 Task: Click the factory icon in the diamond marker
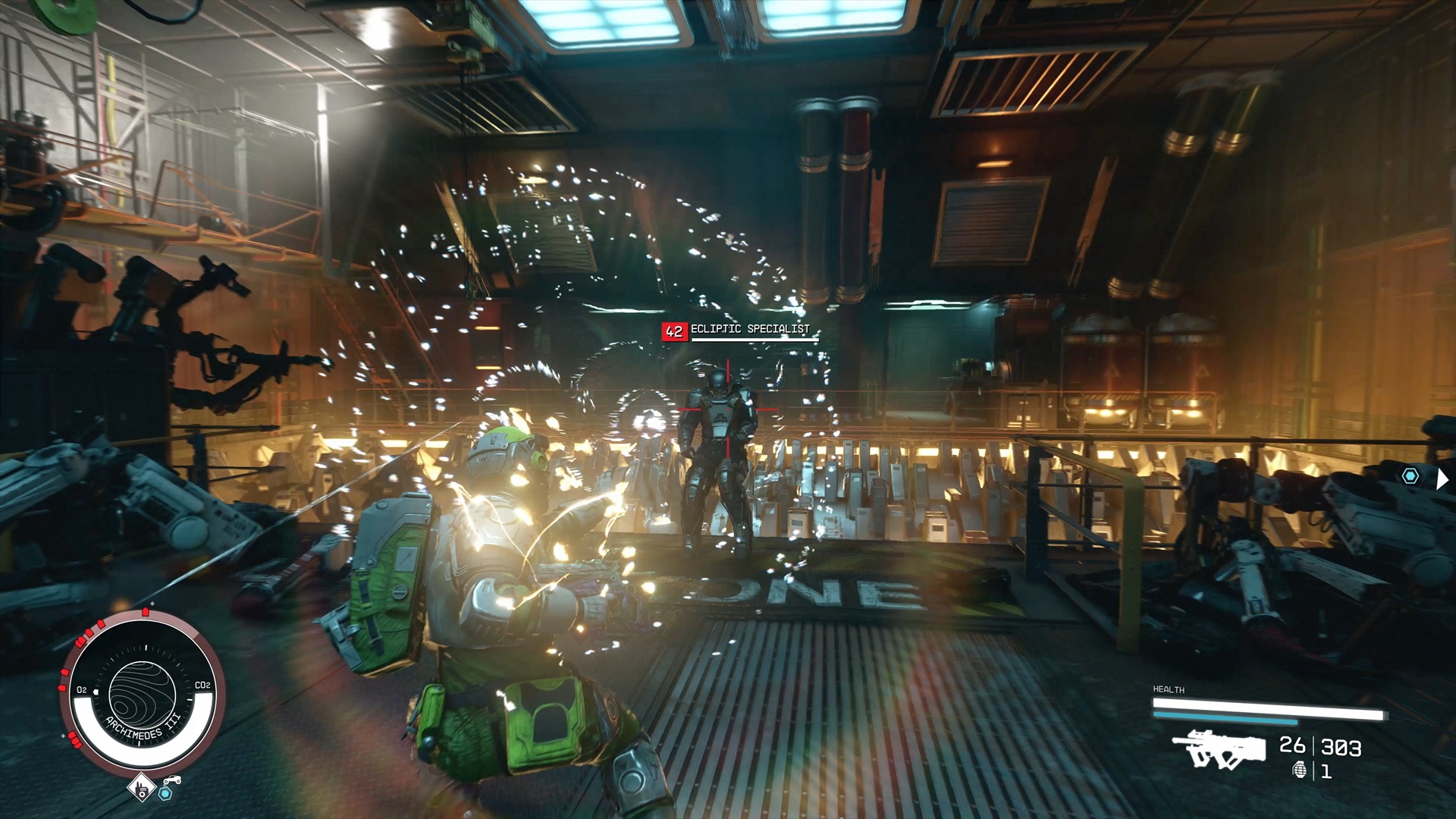coord(140,788)
